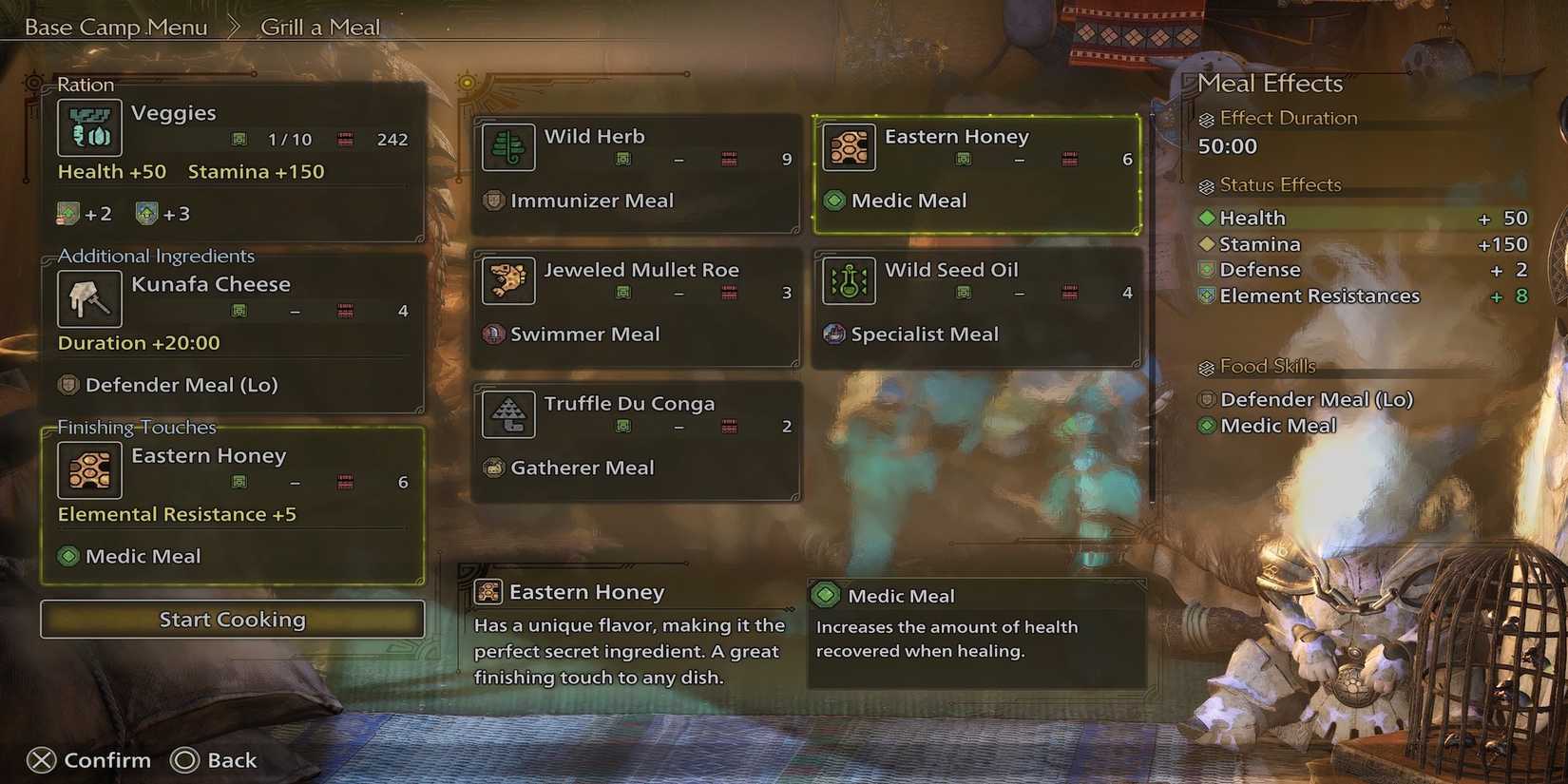This screenshot has width=1568, height=784.
Task: Click the Confirm prompt at bottom left
Action: click(90, 759)
